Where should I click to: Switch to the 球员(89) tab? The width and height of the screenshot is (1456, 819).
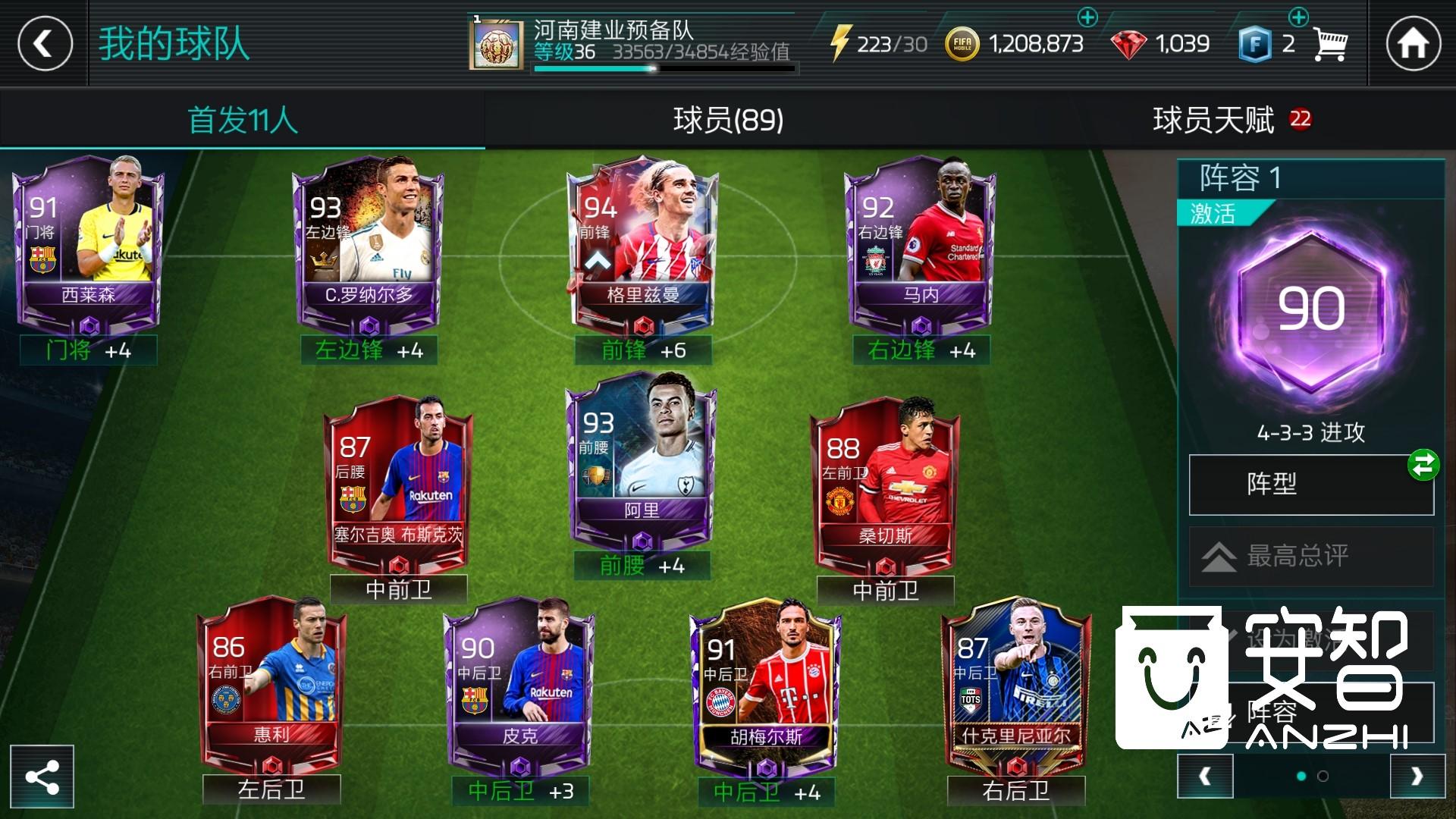(x=728, y=120)
